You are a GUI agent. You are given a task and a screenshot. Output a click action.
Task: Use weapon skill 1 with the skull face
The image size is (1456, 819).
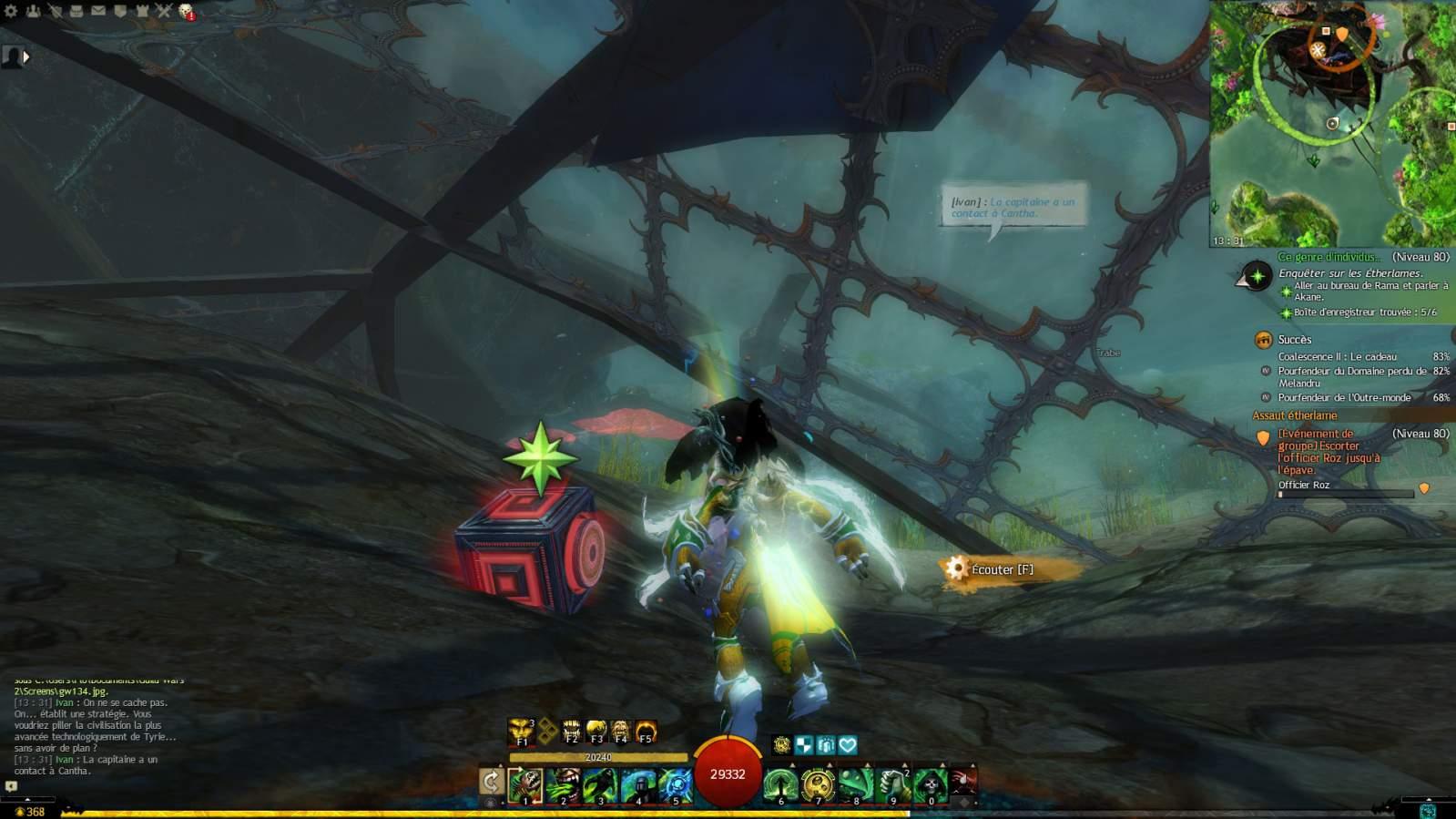pyautogui.click(x=525, y=784)
